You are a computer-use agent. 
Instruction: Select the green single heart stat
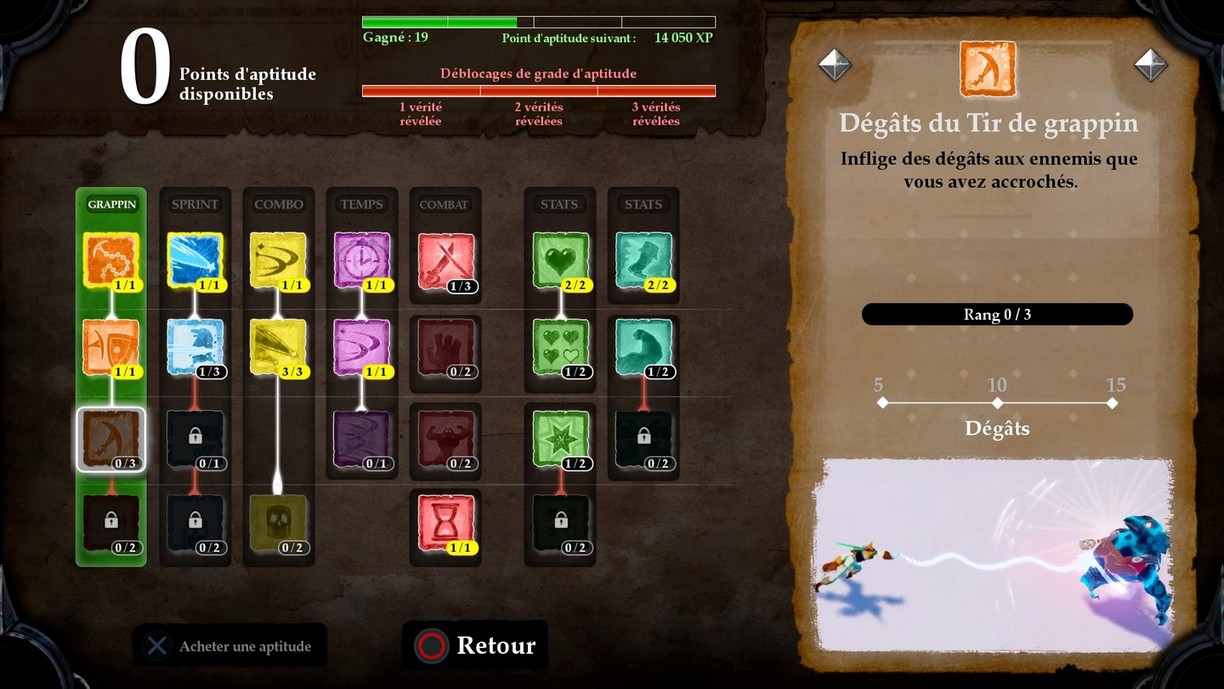tap(560, 260)
